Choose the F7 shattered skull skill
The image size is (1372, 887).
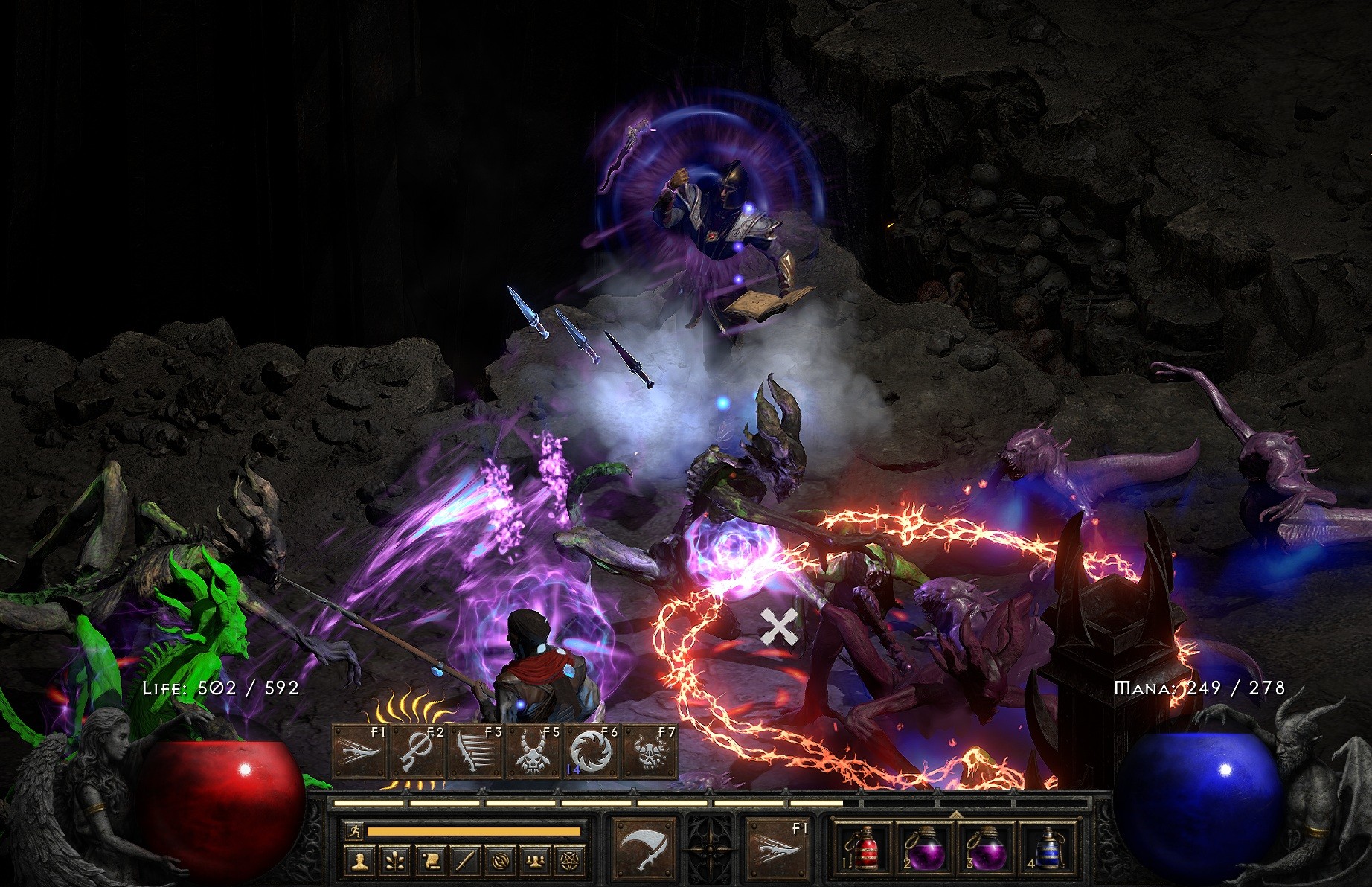(x=650, y=752)
